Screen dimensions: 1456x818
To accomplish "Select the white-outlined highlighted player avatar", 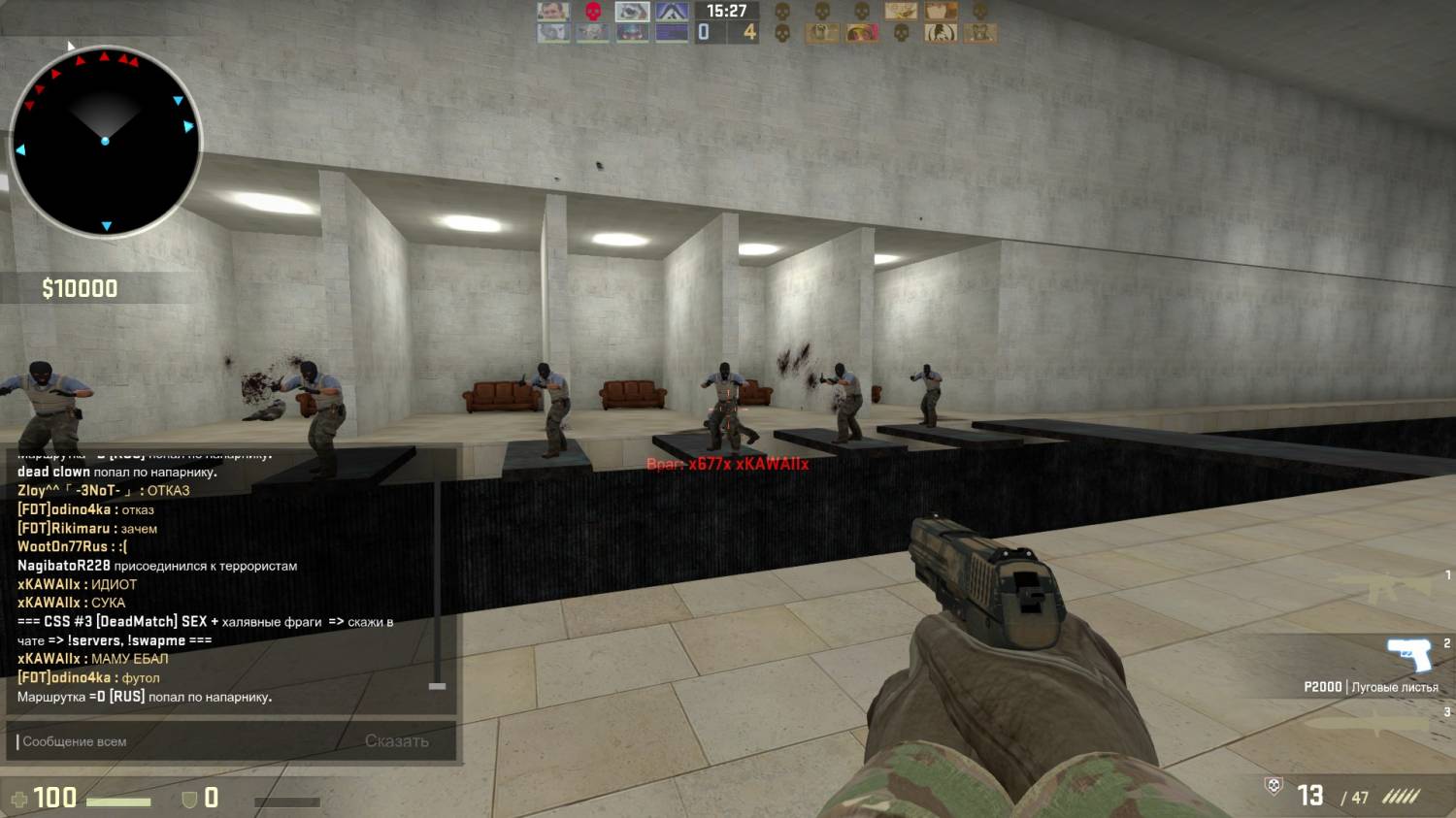I will tap(632, 12).
